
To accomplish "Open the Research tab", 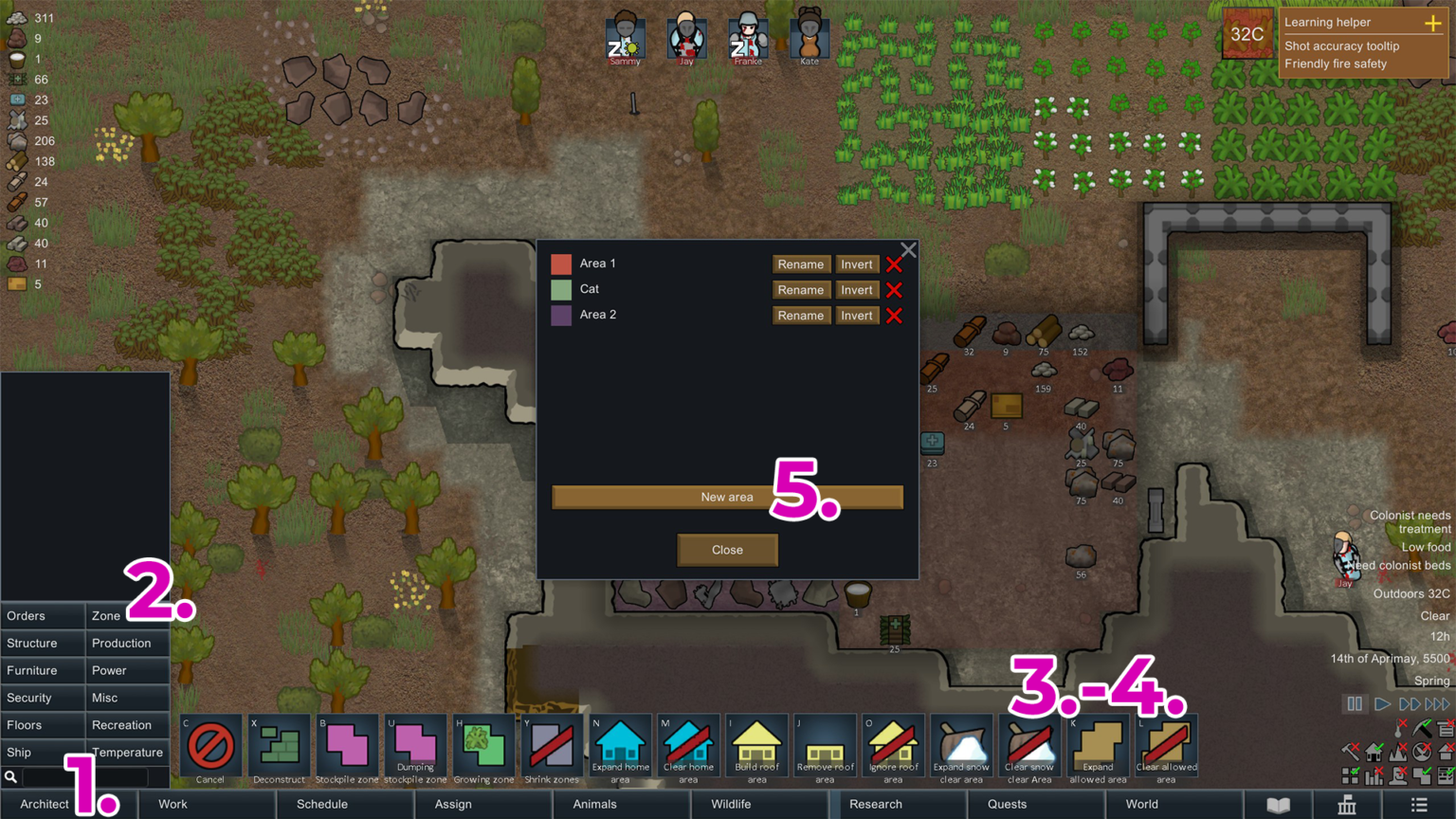I will click(x=875, y=804).
